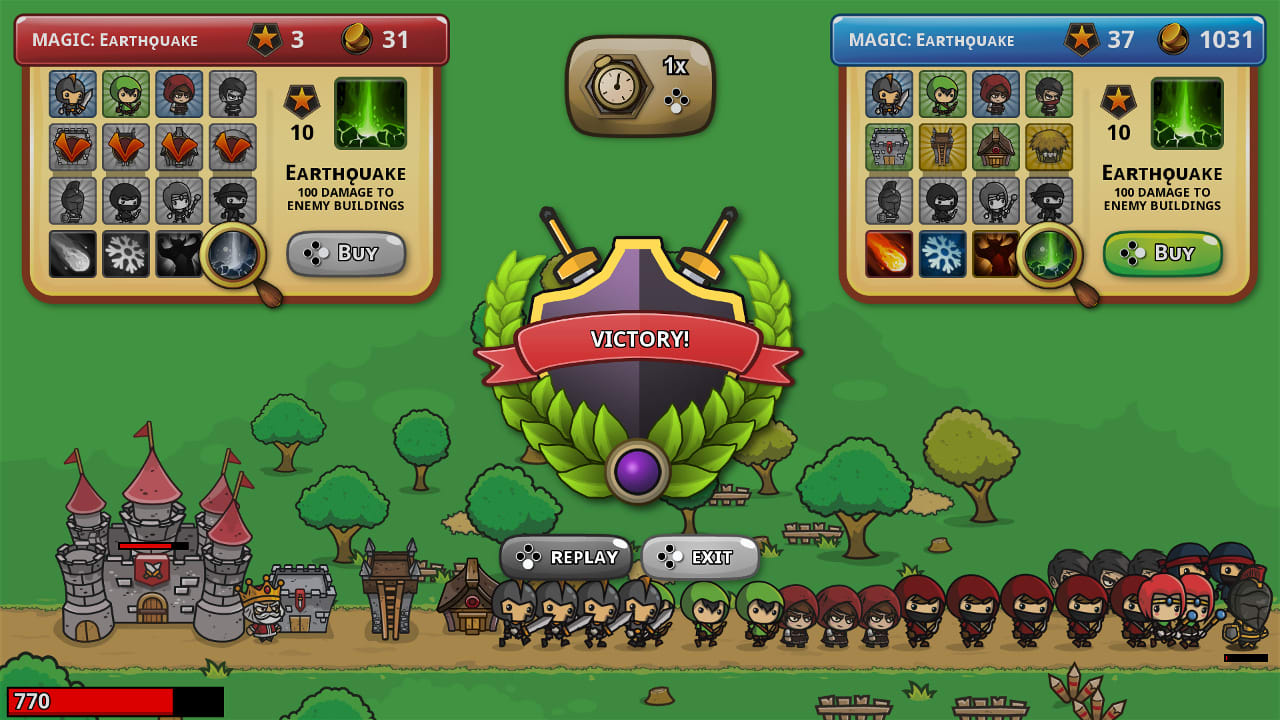Click the Replay button
This screenshot has width=1280, height=720.
(566, 557)
